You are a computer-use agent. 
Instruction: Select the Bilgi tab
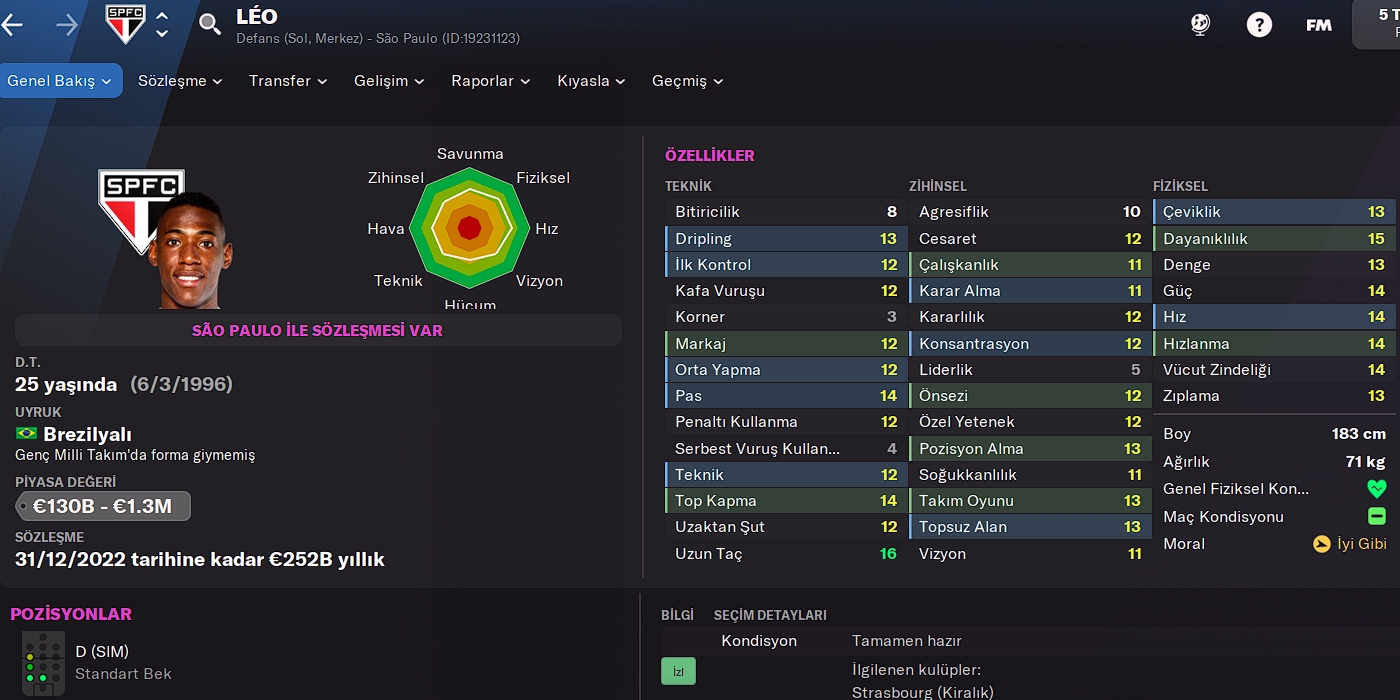[677, 615]
